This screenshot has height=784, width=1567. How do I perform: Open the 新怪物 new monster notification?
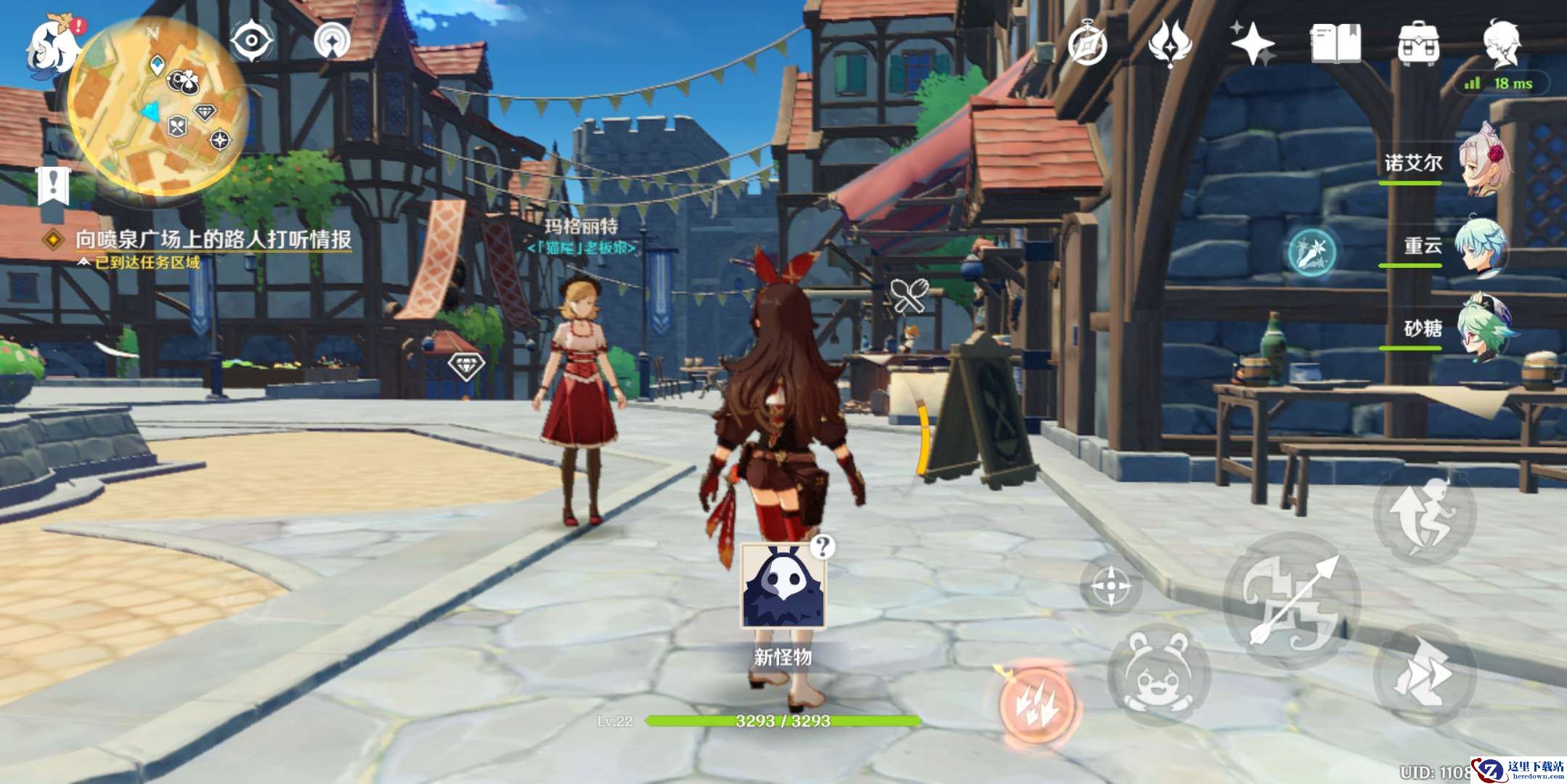pyautogui.click(x=783, y=587)
